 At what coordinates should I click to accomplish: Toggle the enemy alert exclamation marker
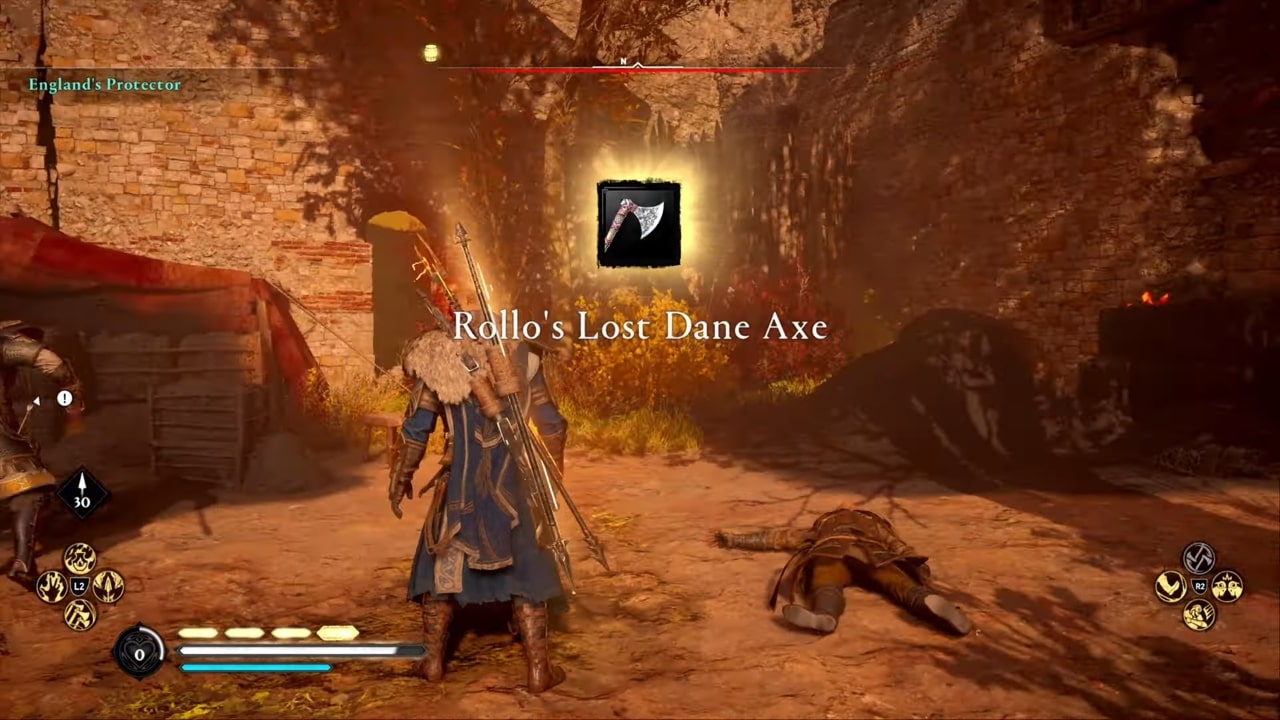pyautogui.click(x=64, y=398)
